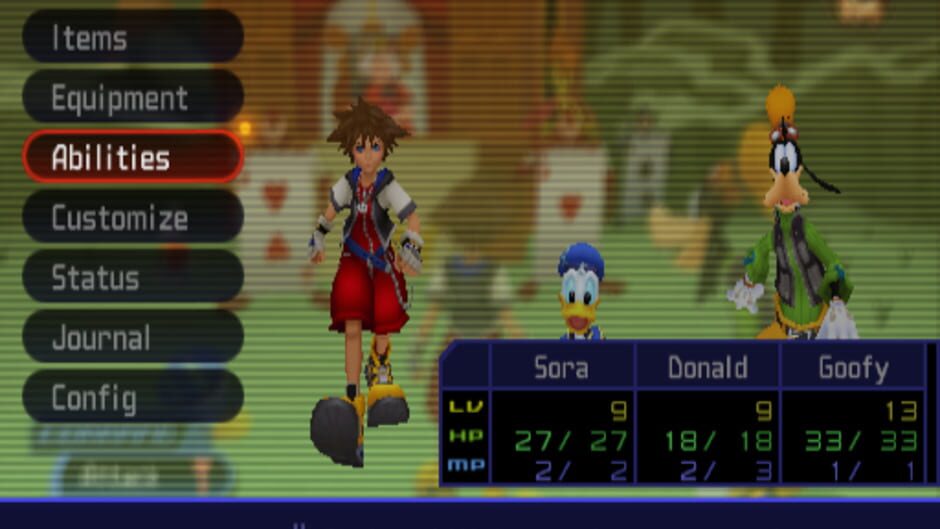The width and height of the screenshot is (940, 529).
Task: Go to the Config settings
Action: [132, 398]
